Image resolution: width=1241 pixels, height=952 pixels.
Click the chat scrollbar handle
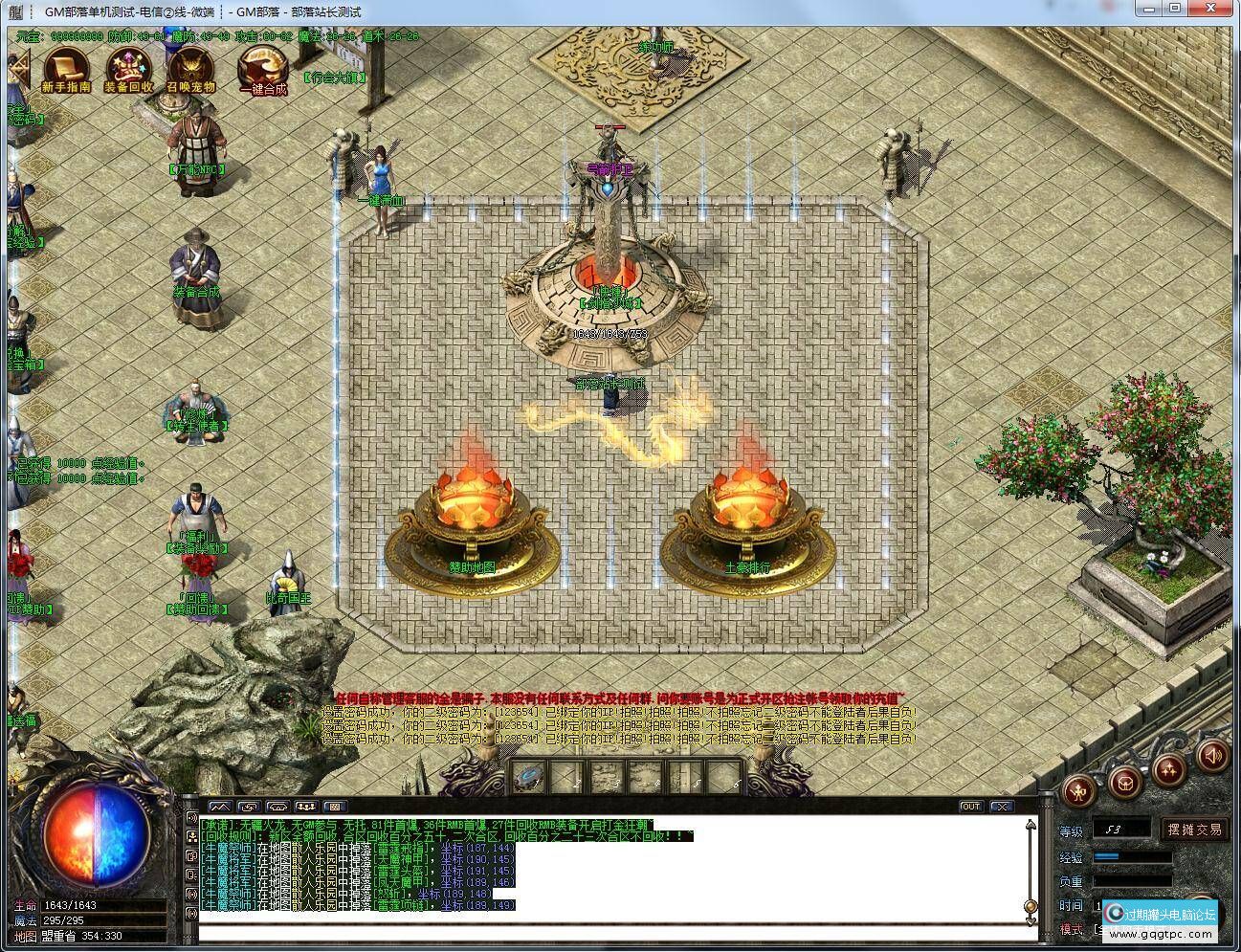[1030, 905]
